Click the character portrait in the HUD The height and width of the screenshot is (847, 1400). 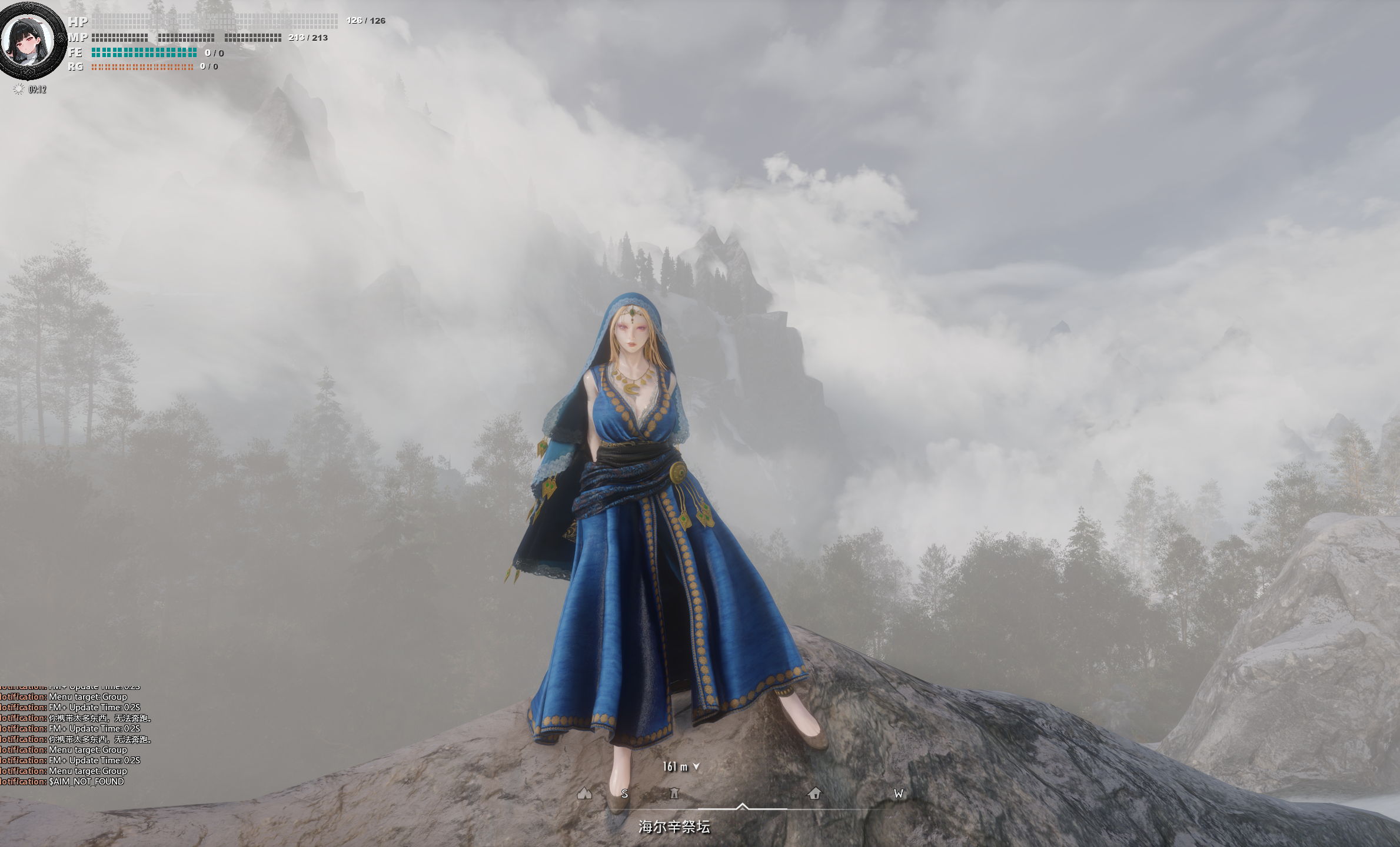[x=28, y=41]
